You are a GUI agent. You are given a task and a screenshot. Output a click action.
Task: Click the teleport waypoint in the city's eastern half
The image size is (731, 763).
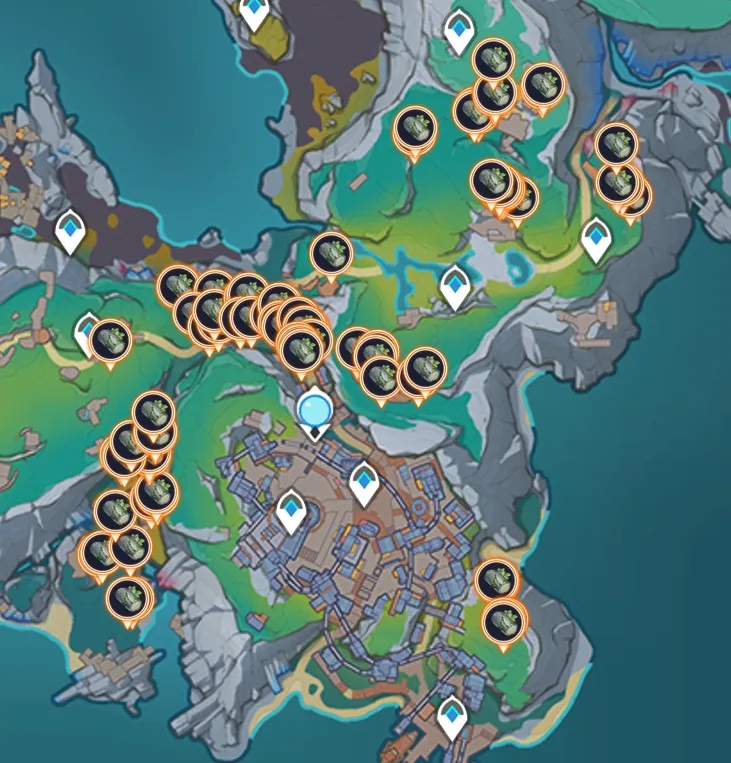point(364,482)
